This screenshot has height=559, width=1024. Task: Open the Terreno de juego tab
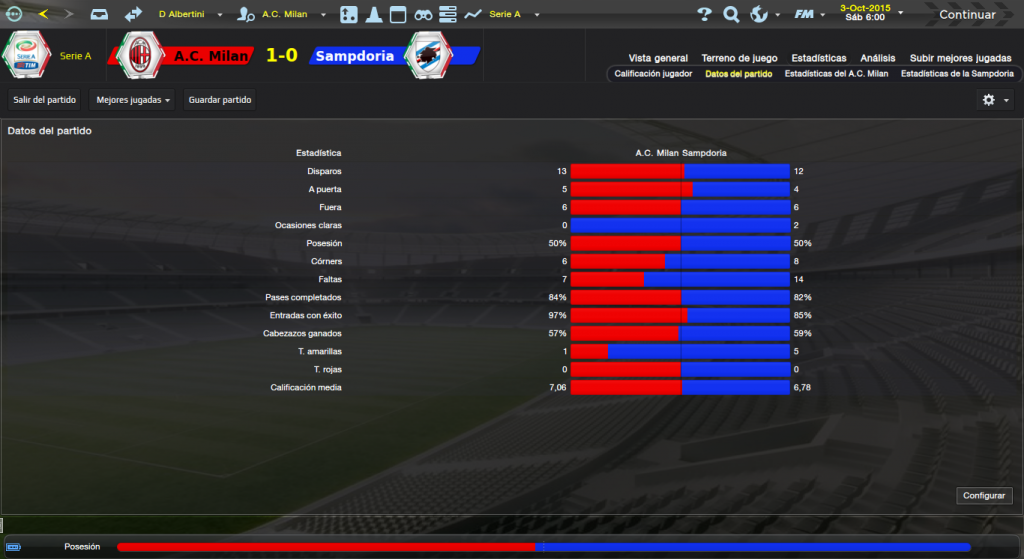739,58
